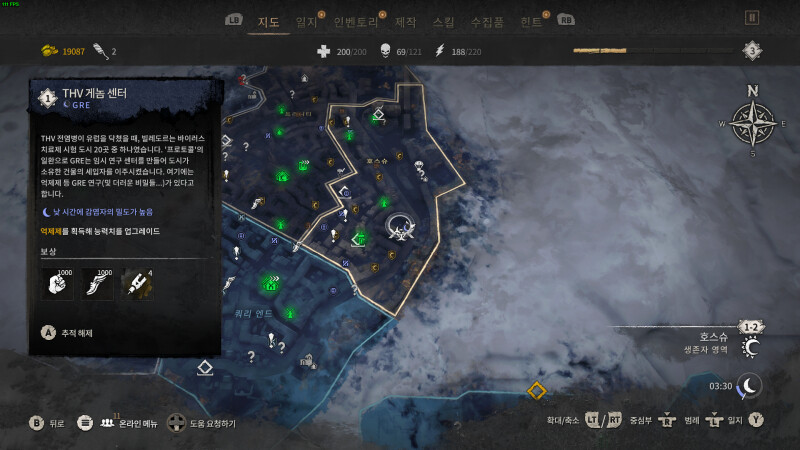Select the 지도 map tab
The height and width of the screenshot is (450, 800).
pos(268,21)
